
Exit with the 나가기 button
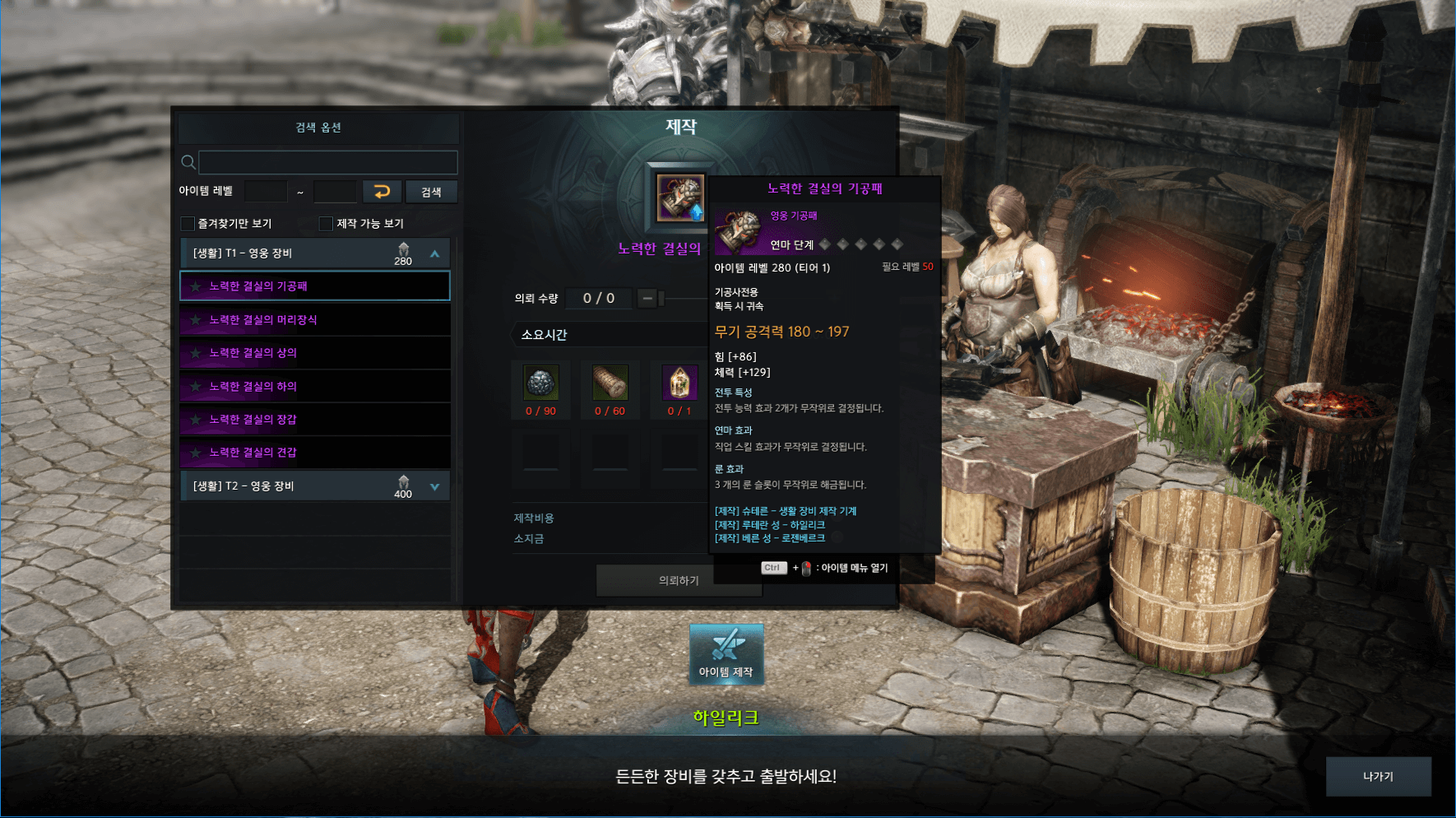(1378, 776)
